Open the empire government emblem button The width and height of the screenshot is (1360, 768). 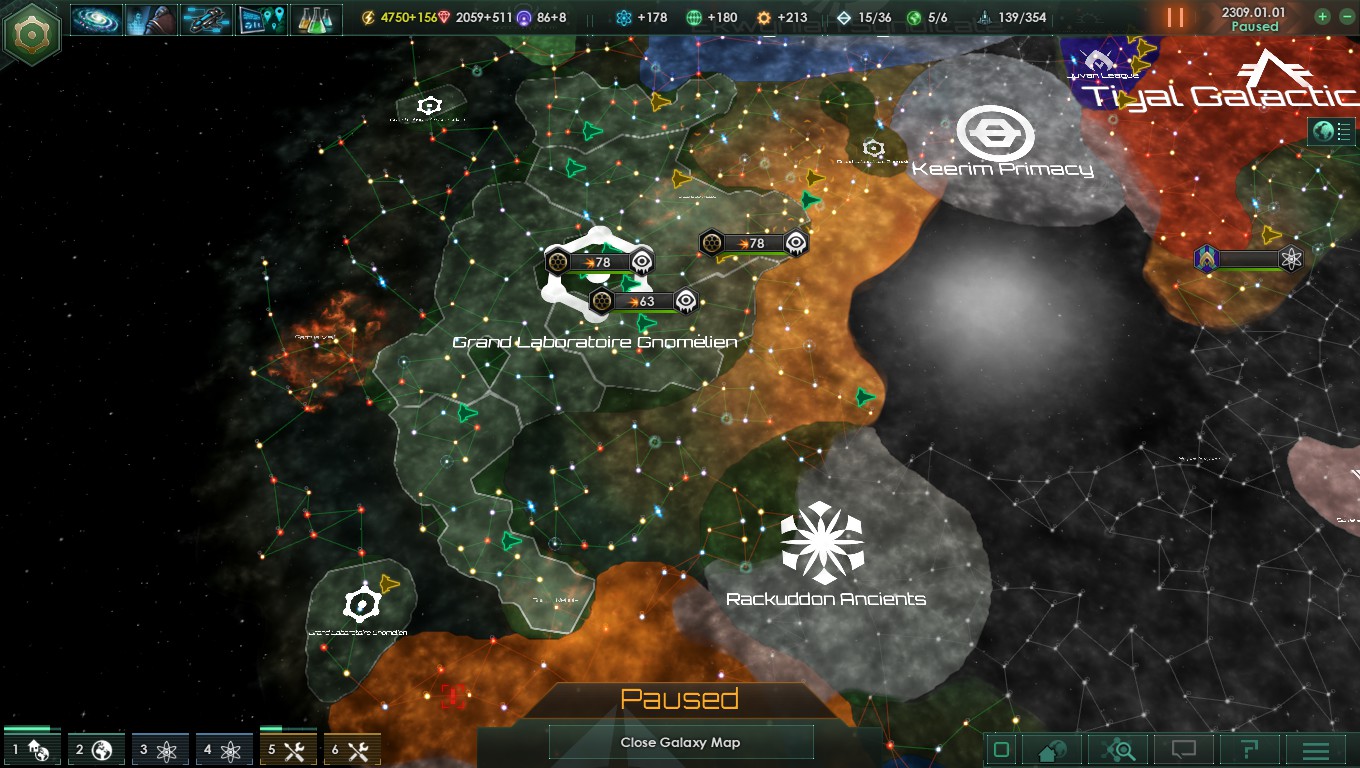[32, 33]
